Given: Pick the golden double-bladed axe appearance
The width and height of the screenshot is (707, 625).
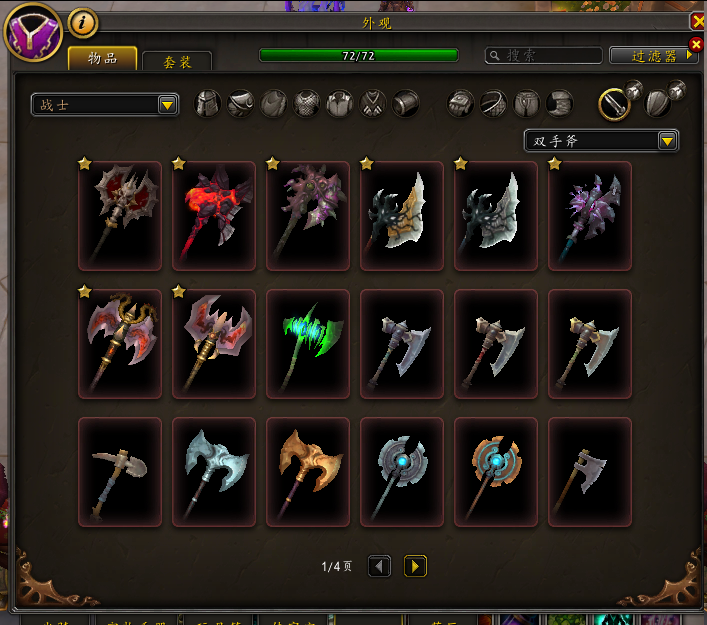Looking at the screenshot, I should [x=308, y=472].
